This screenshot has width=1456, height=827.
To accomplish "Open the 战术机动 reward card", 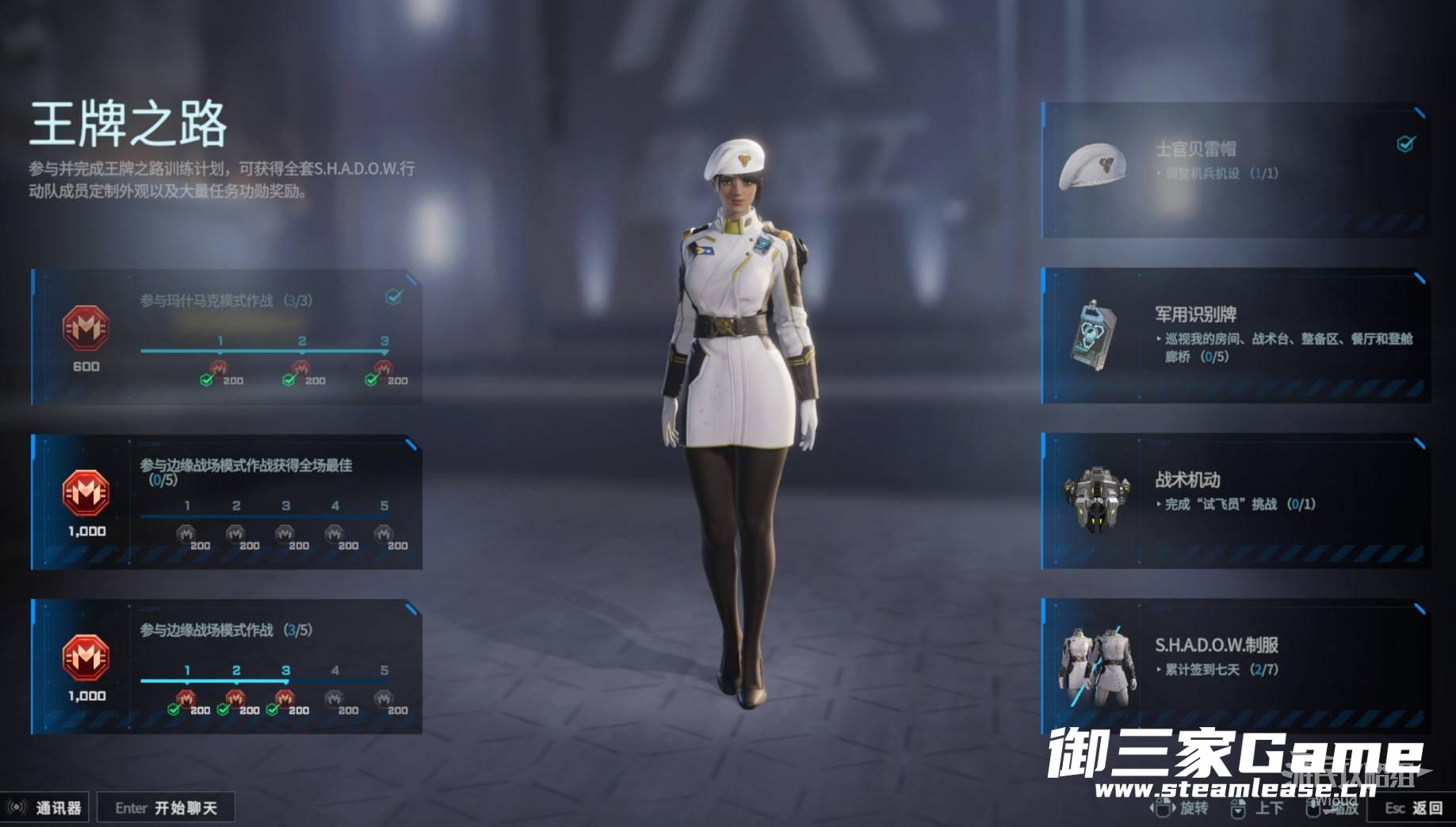I will (1235, 501).
